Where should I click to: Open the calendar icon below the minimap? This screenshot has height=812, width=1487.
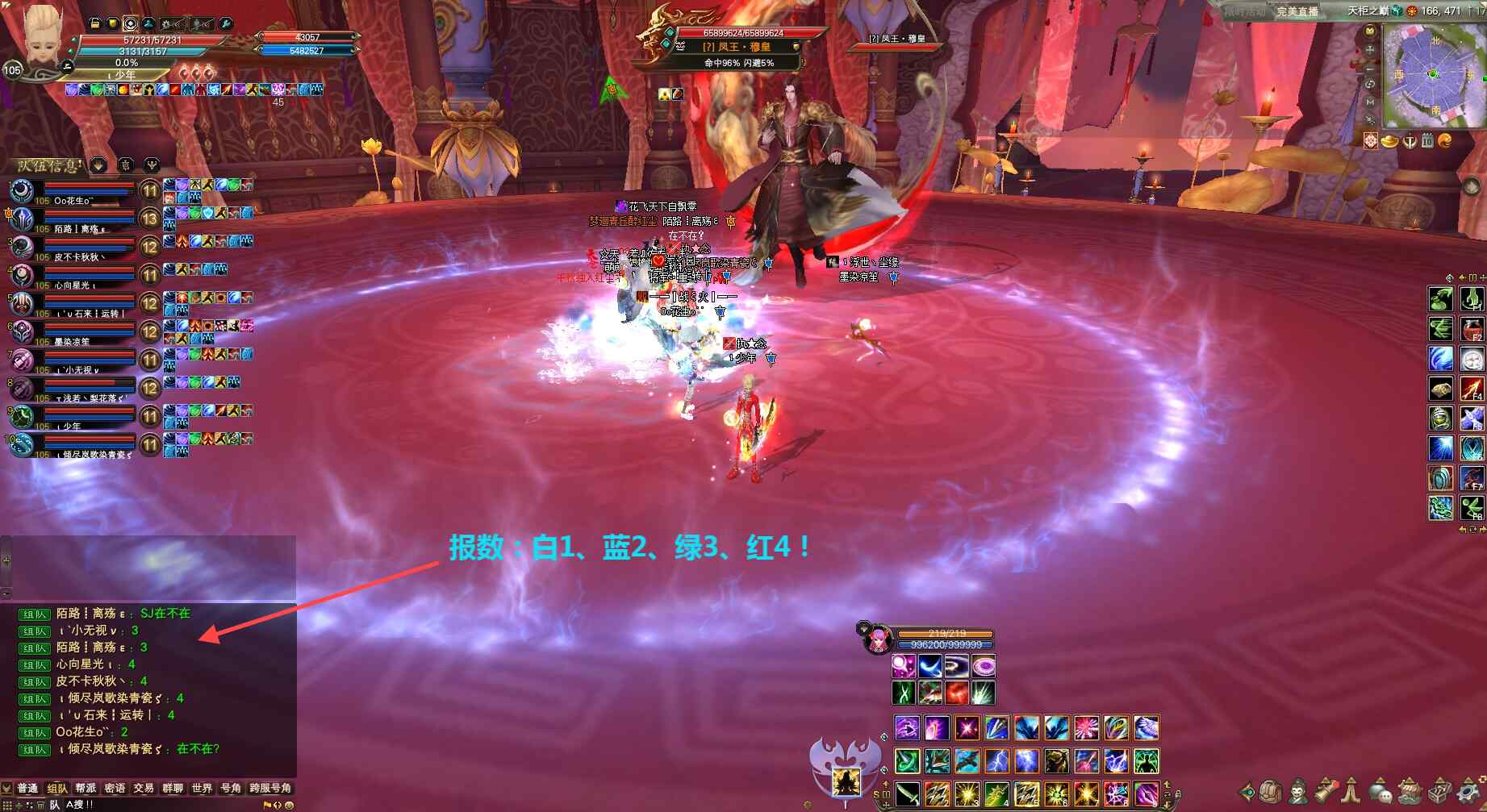(1427, 141)
